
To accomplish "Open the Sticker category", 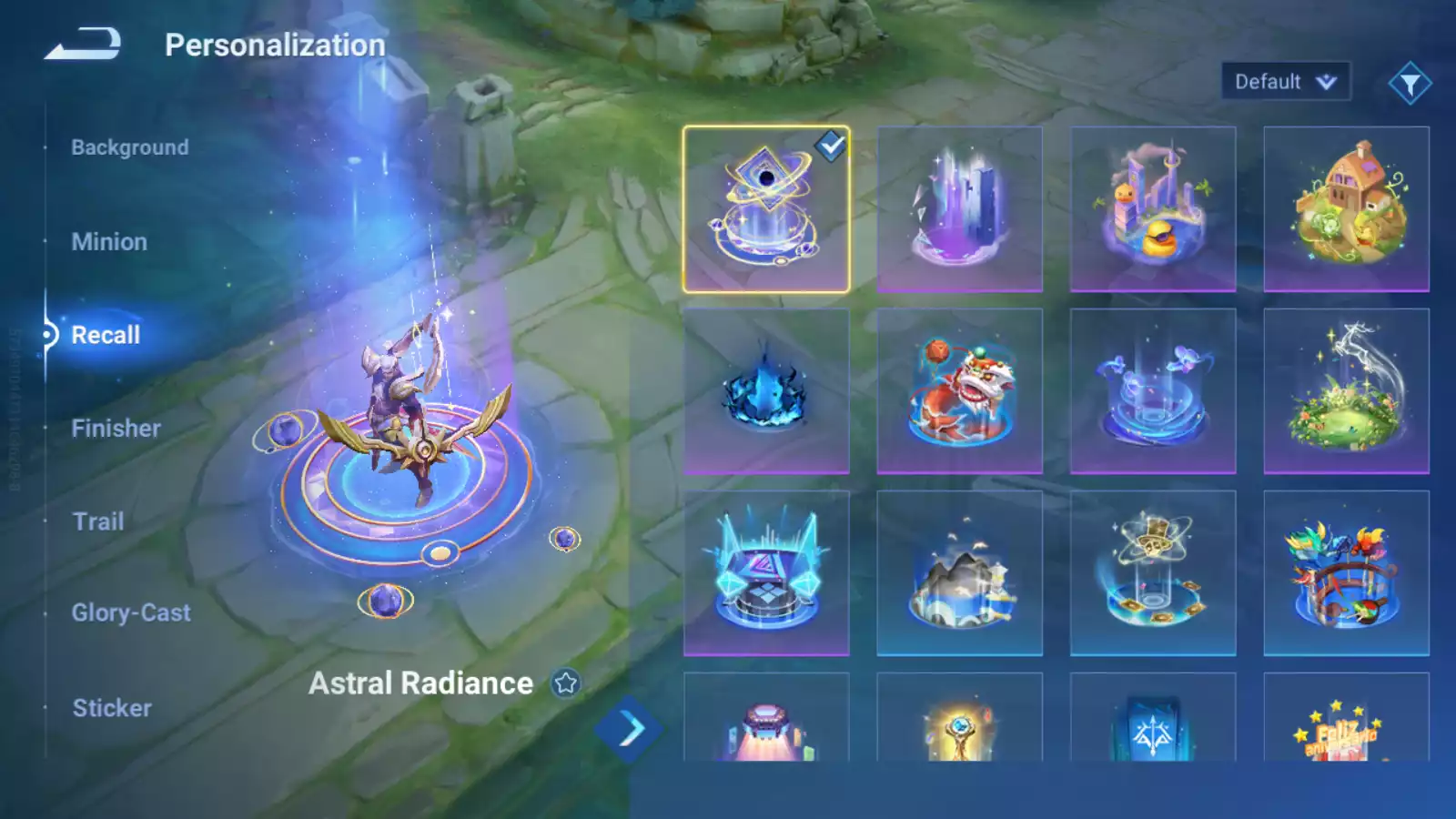I will (x=112, y=708).
